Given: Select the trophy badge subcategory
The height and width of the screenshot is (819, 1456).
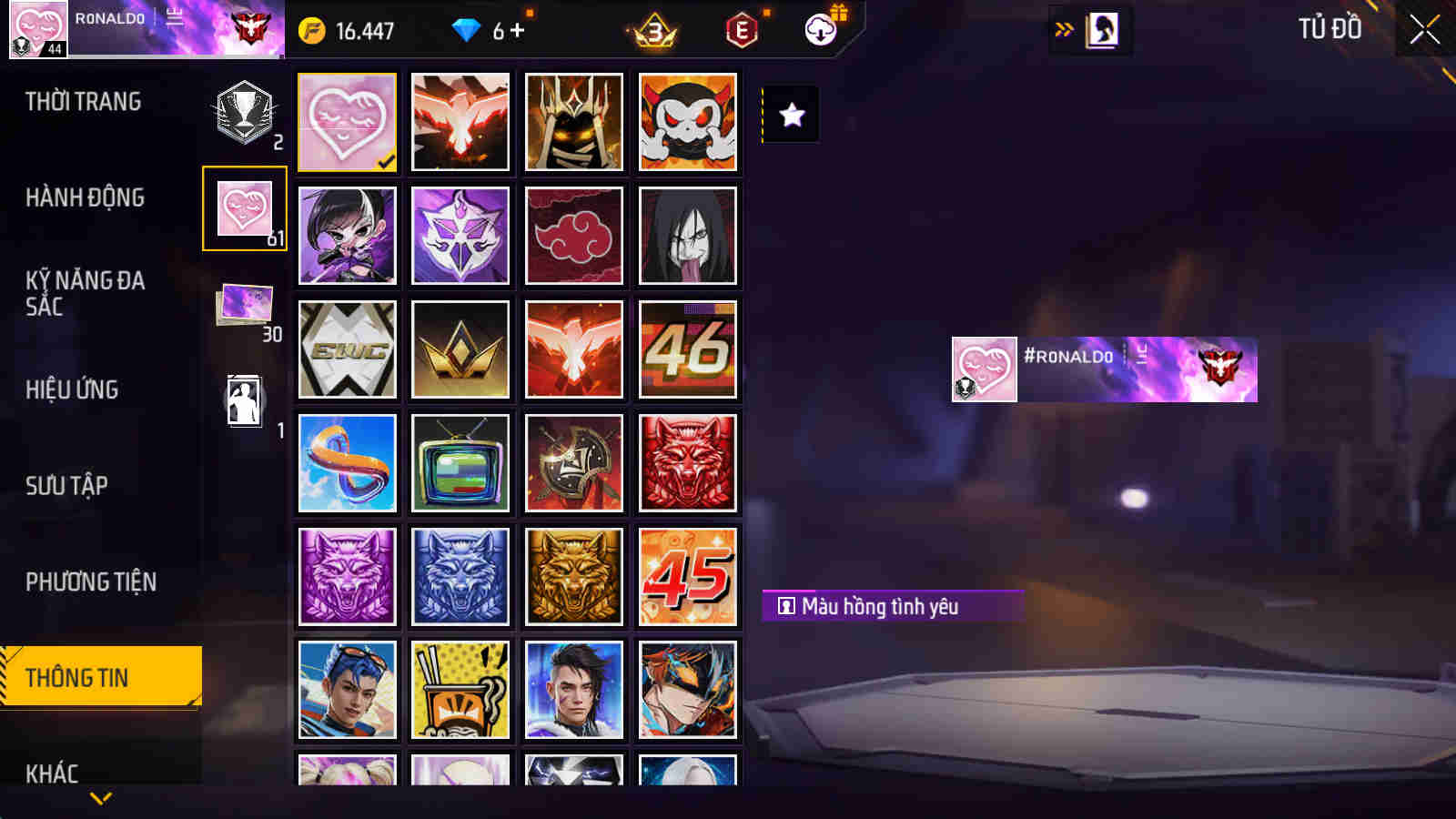Looking at the screenshot, I should (242, 114).
